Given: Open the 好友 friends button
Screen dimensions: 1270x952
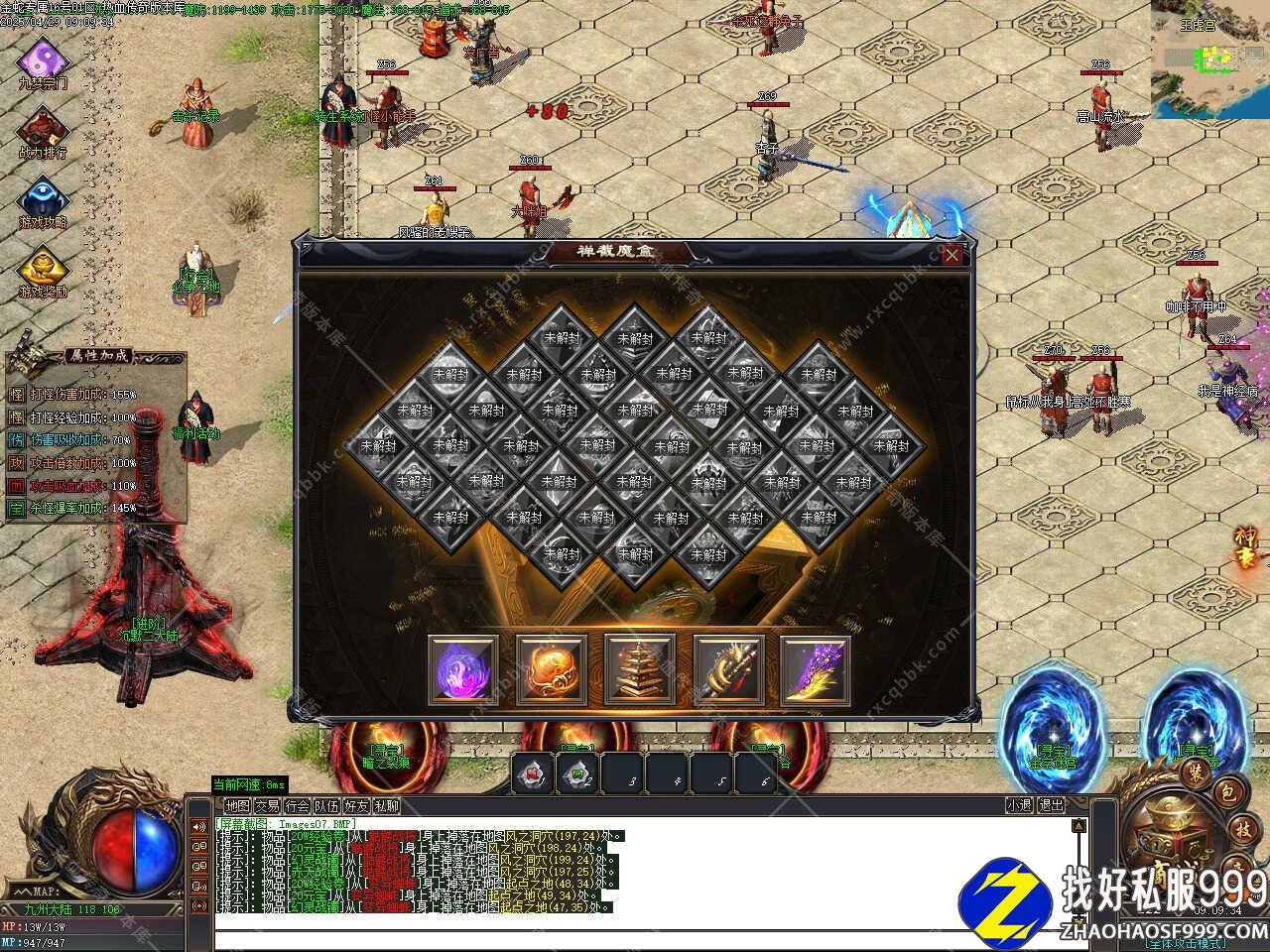Looking at the screenshot, I should click(356, 806).
